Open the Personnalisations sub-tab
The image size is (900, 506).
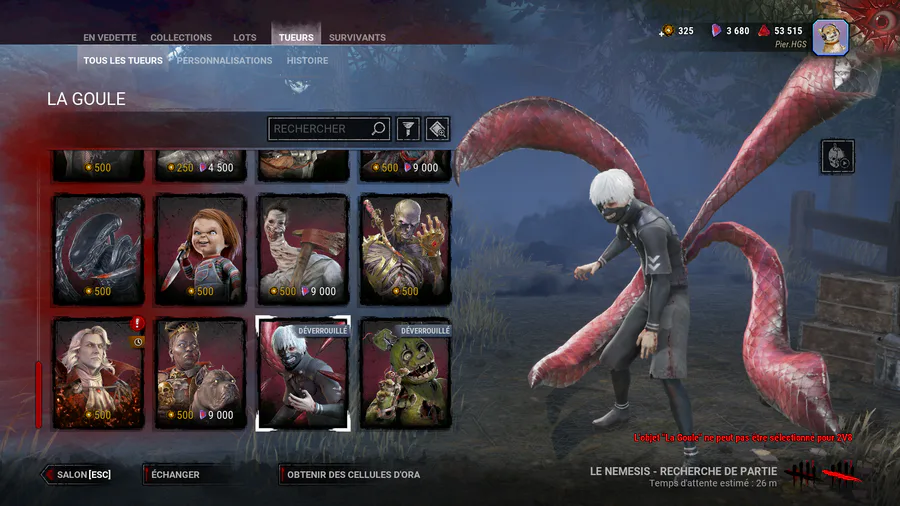(x=225, y=60)
